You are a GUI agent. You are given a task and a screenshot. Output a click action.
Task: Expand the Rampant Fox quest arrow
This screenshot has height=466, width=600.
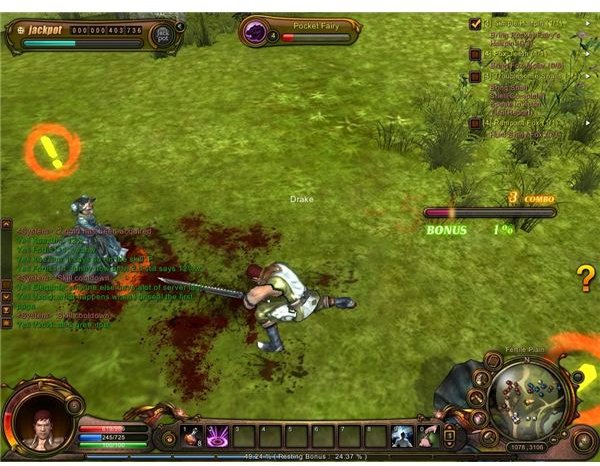point(587,123)
